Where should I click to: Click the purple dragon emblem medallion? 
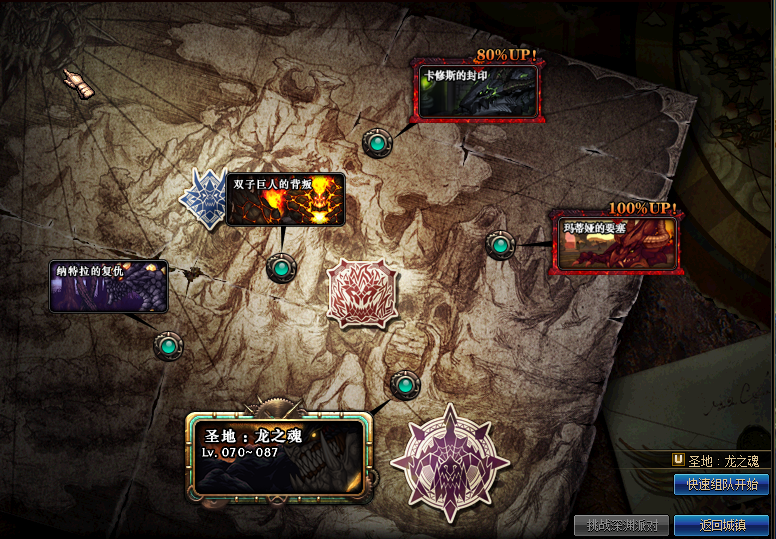(449, 463)
